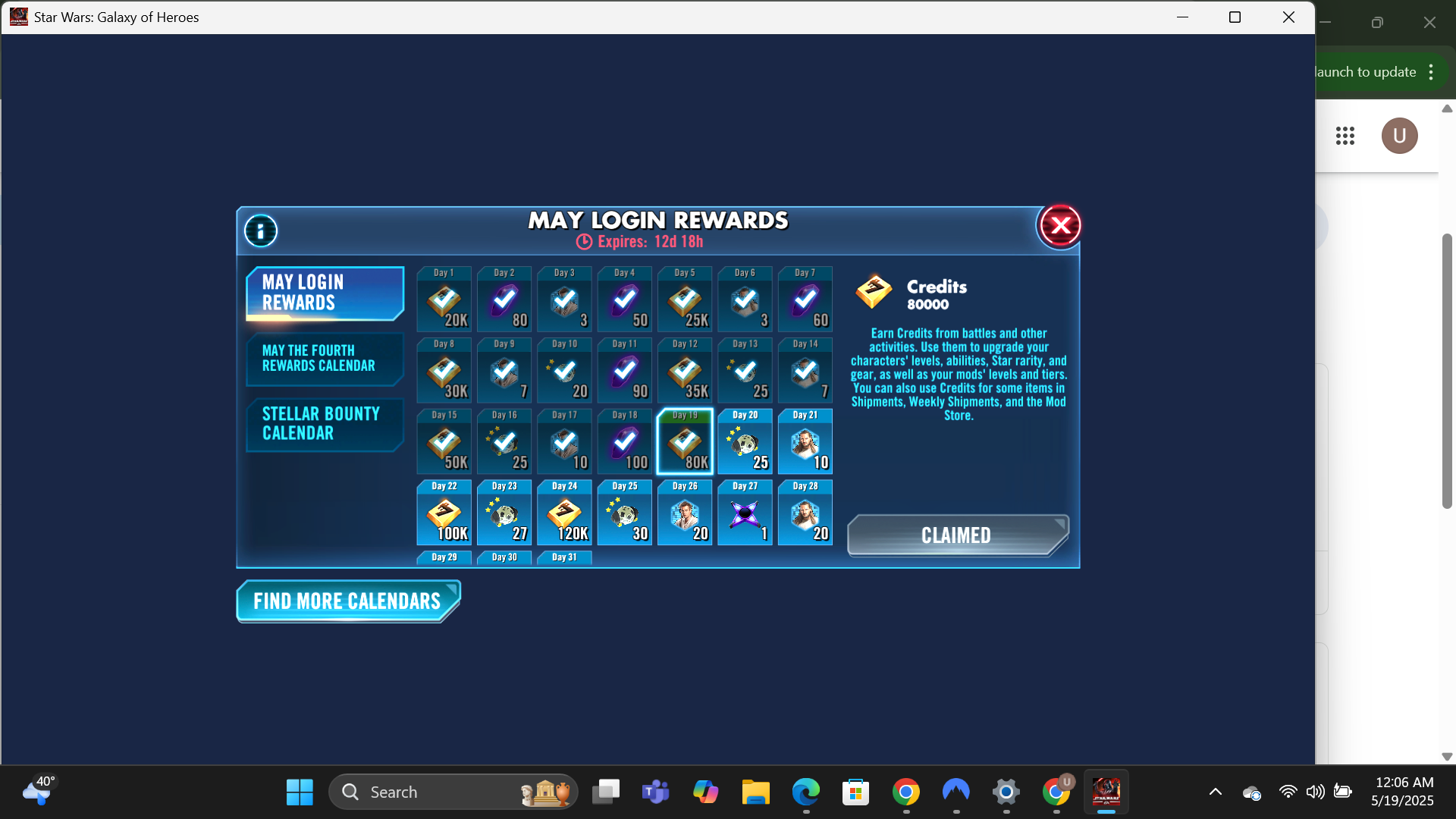Open Copilot from the taskbar
The width and height of the screenshot is (1456, 819).
706,791
